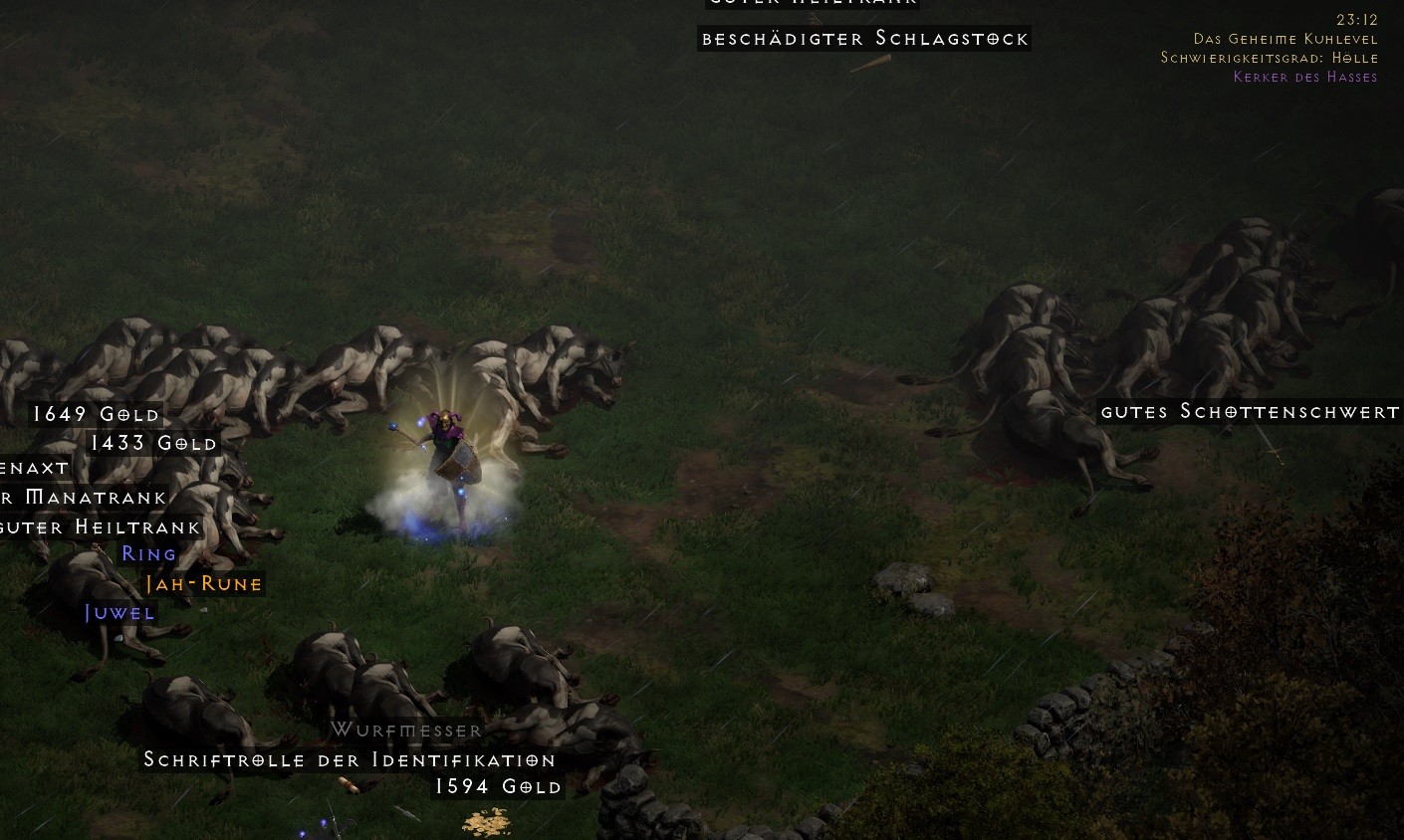Grab the unidentified Ring on the ground
Viewport: 1404px width, 840px height.
tap(148, 554)
